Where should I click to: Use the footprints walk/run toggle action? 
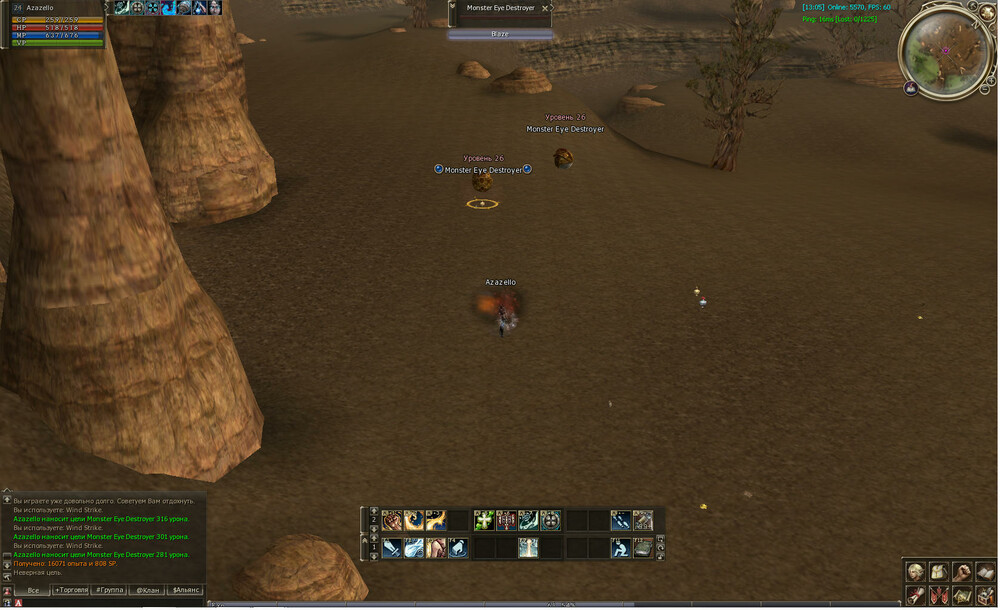click(x=620, y=520)
